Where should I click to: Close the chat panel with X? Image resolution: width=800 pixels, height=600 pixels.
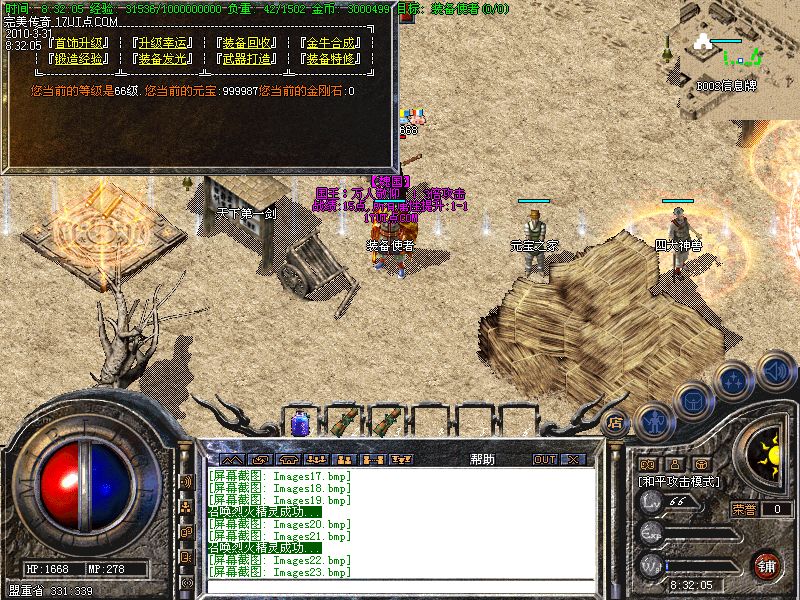pyautogui.click(x=572, y=459)
